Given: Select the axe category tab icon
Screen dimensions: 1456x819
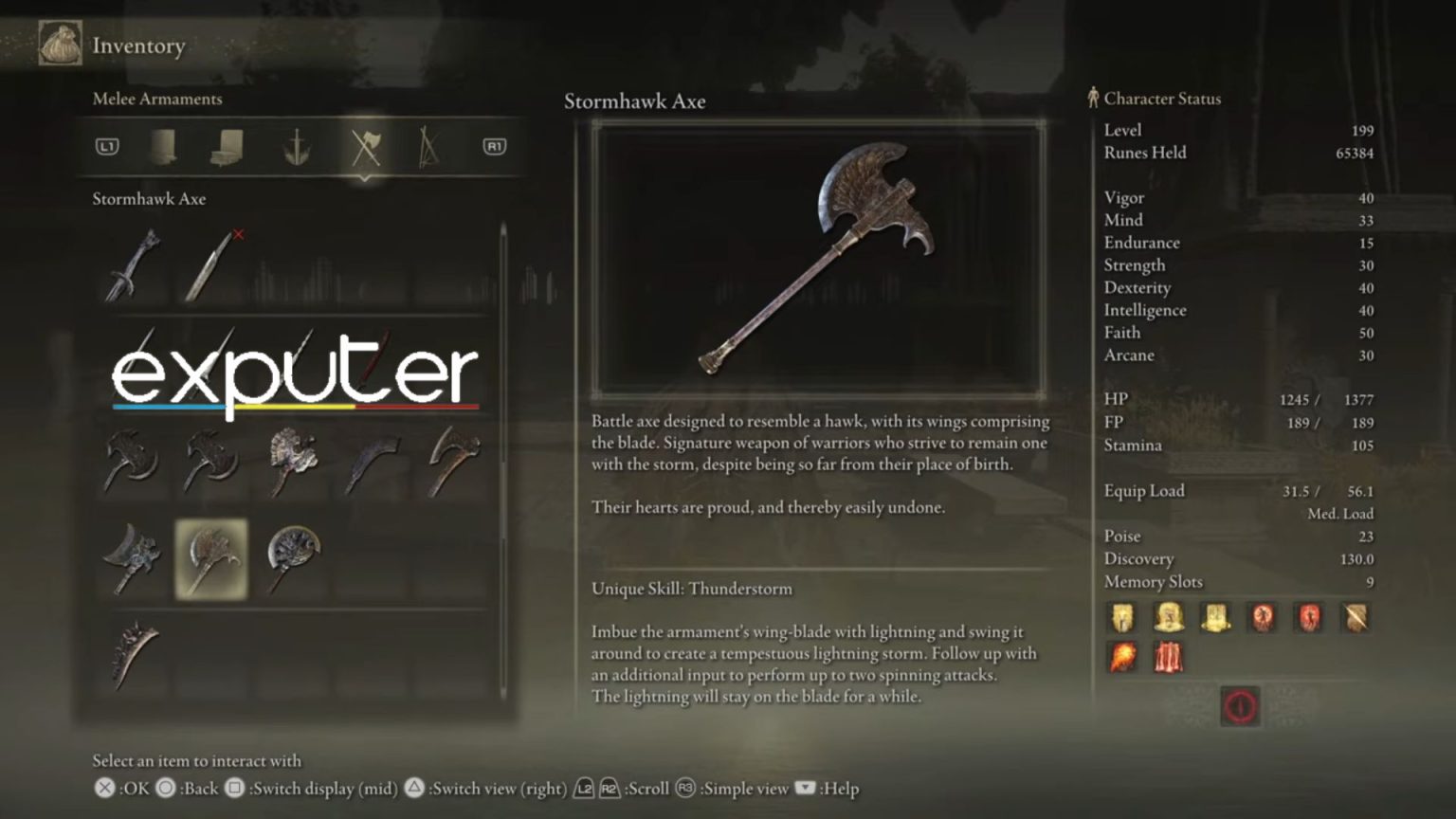Looking at the screenshot, I should [366, 147].
